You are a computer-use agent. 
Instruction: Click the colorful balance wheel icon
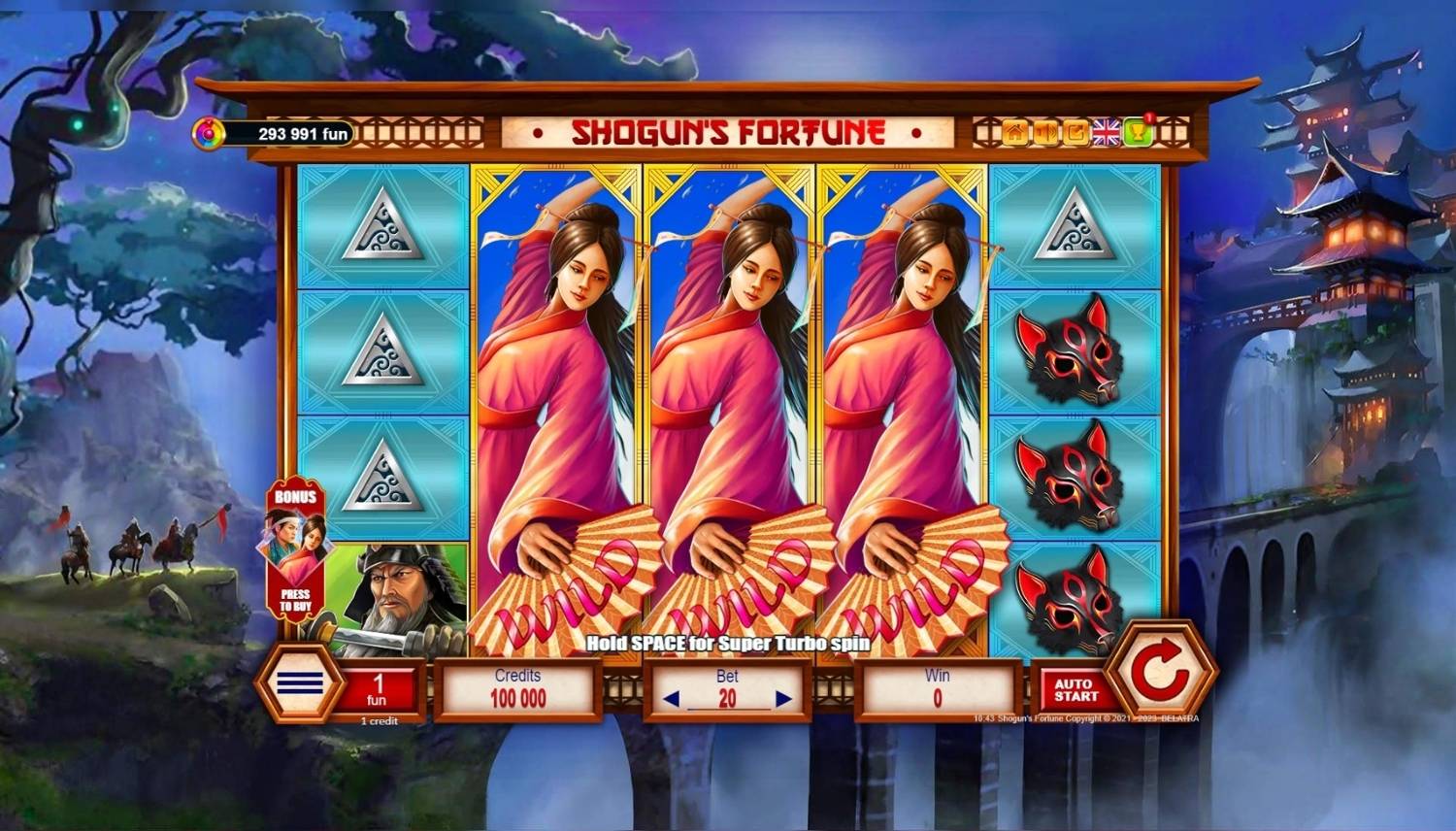[211, 130]
